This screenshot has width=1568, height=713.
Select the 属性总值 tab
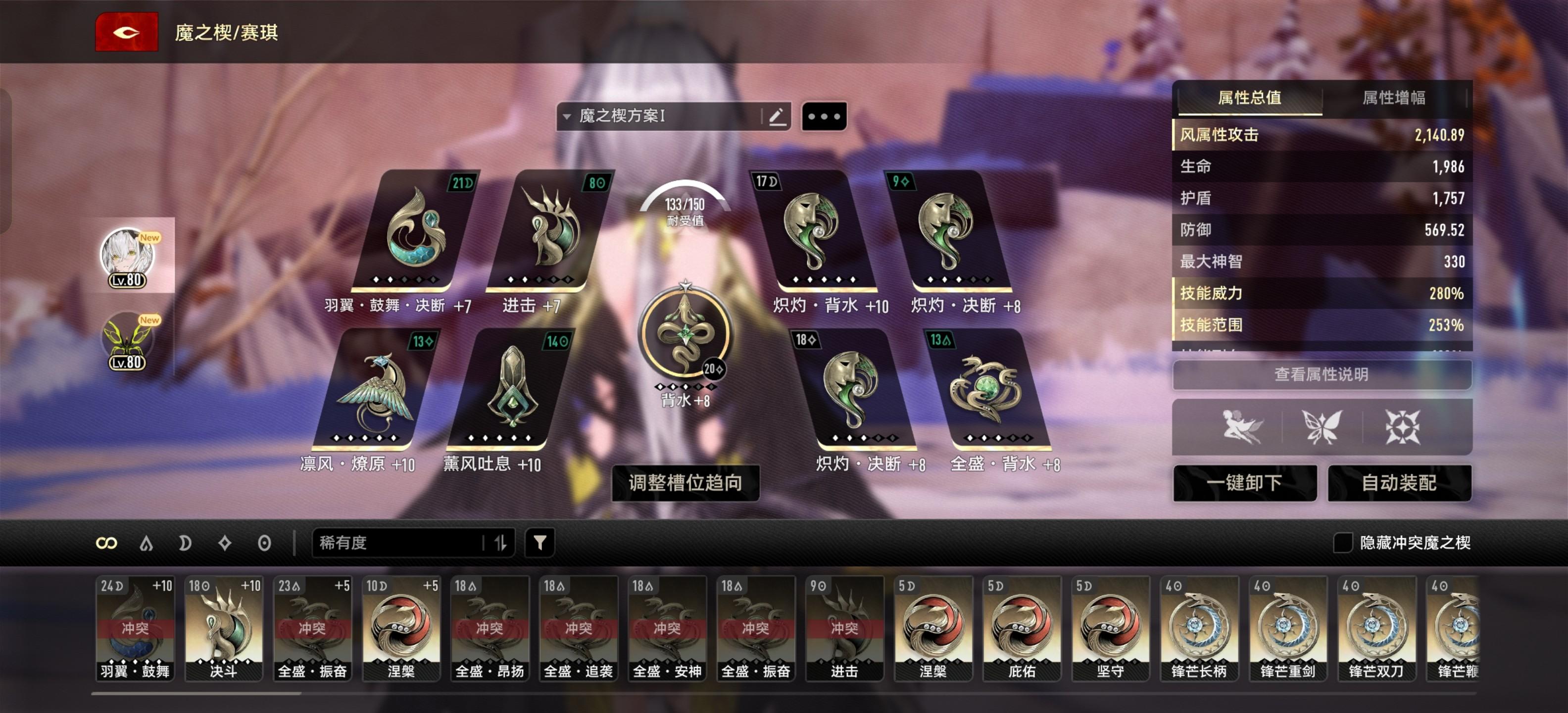[1250, 98]
